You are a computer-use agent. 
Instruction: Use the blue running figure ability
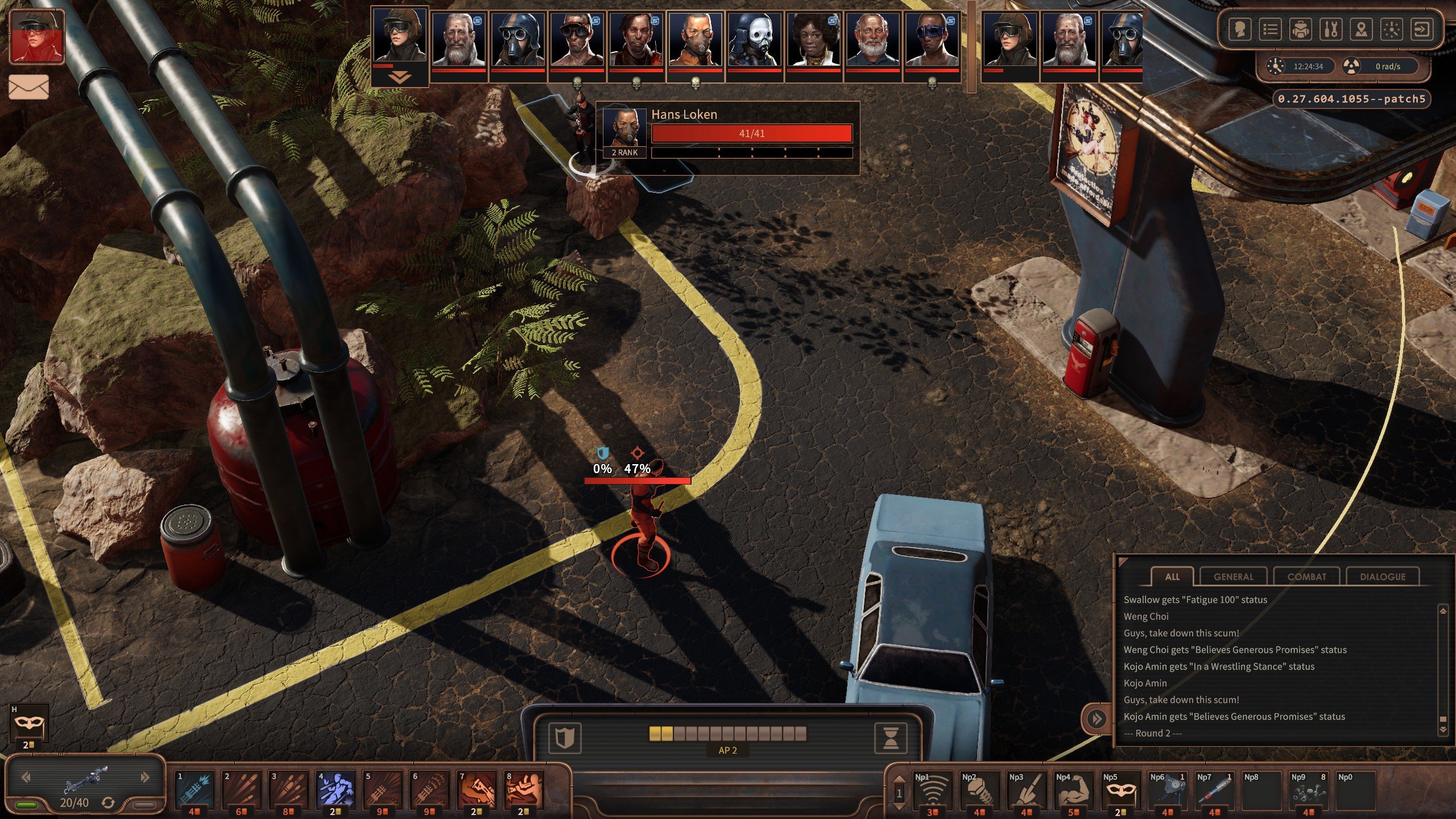tap(336, 790)
